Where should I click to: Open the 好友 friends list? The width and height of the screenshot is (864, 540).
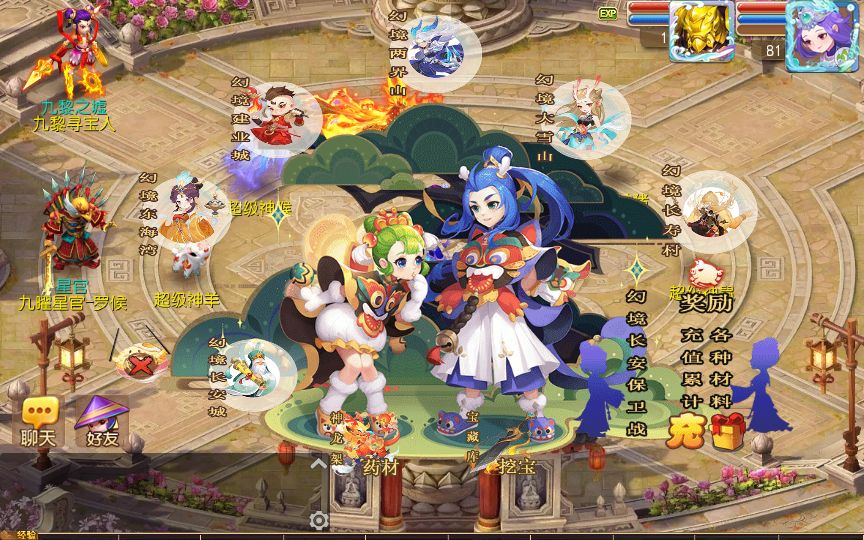pyautogui.click(x=101, y=420)
